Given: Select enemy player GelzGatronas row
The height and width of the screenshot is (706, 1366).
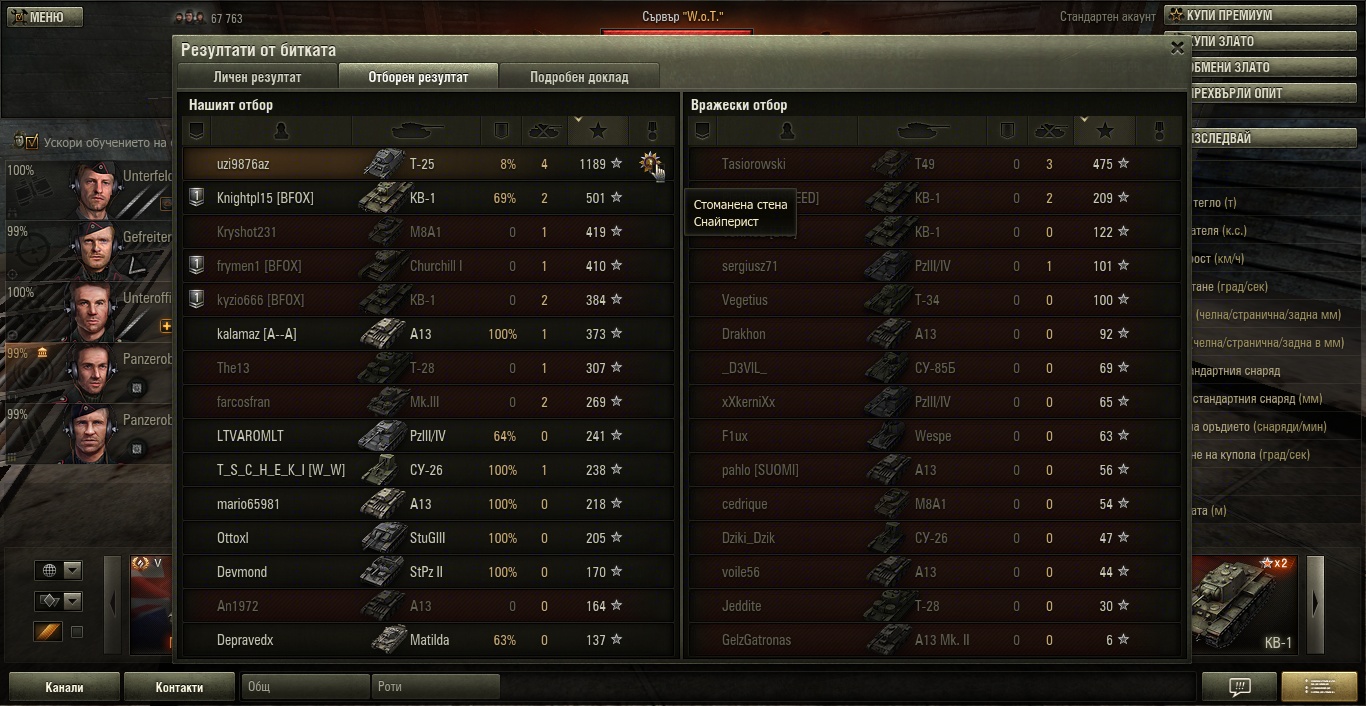Looking at the screenshot, I should (x=756, y=640).
